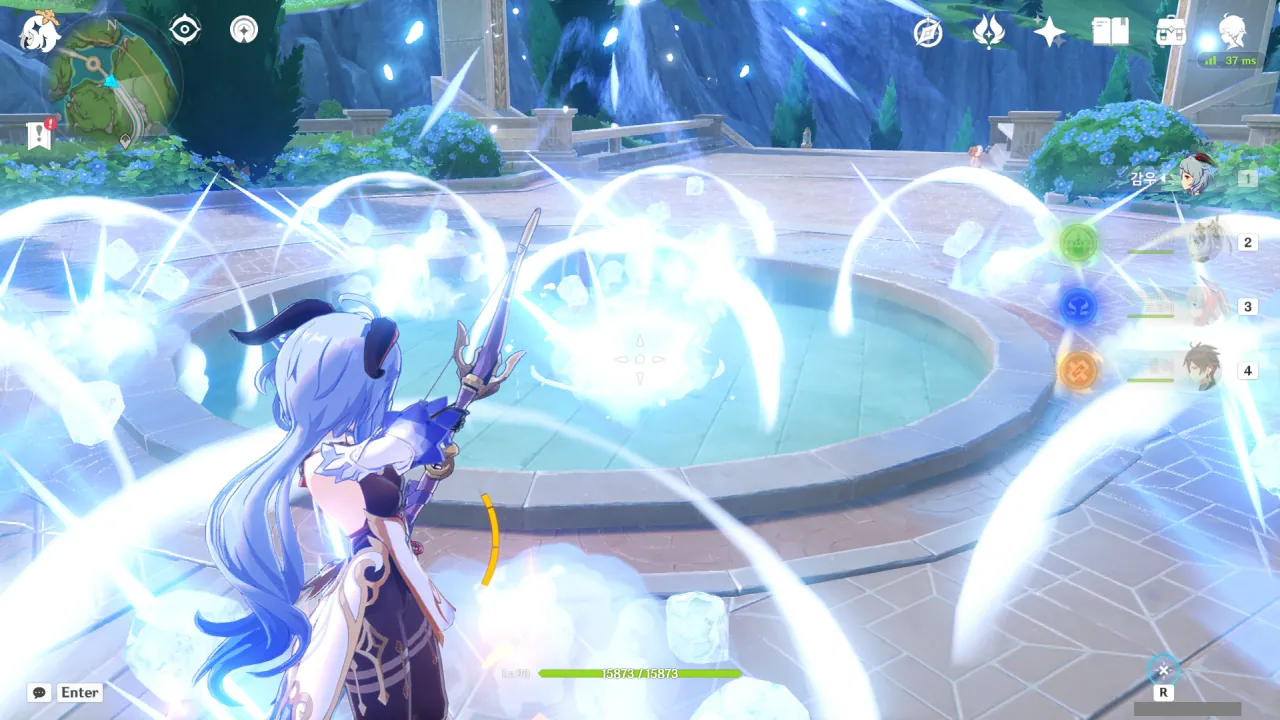Click the round signal beacon icon
This screenshot has width=1280, height=720.
tap(243, 30)
